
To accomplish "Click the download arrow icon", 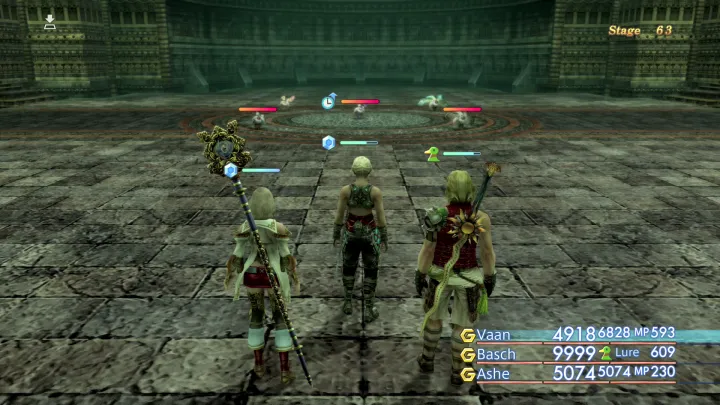I will [50, 21].
